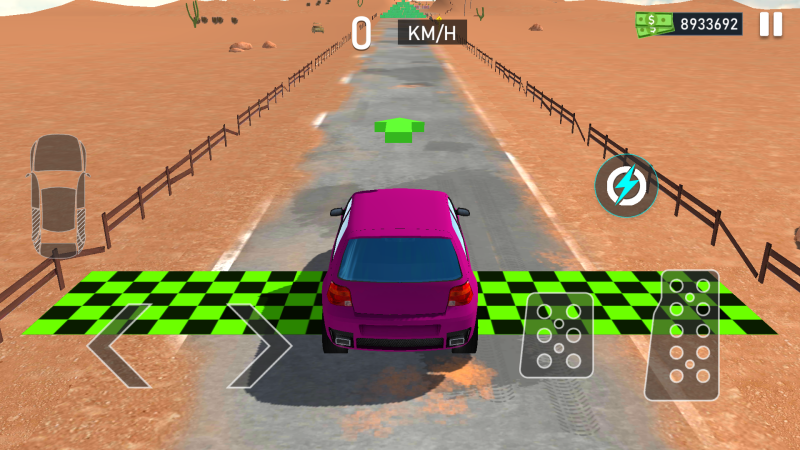Steer right with the right arrow
Screen dimensions: 800x450
click(258, 345)
